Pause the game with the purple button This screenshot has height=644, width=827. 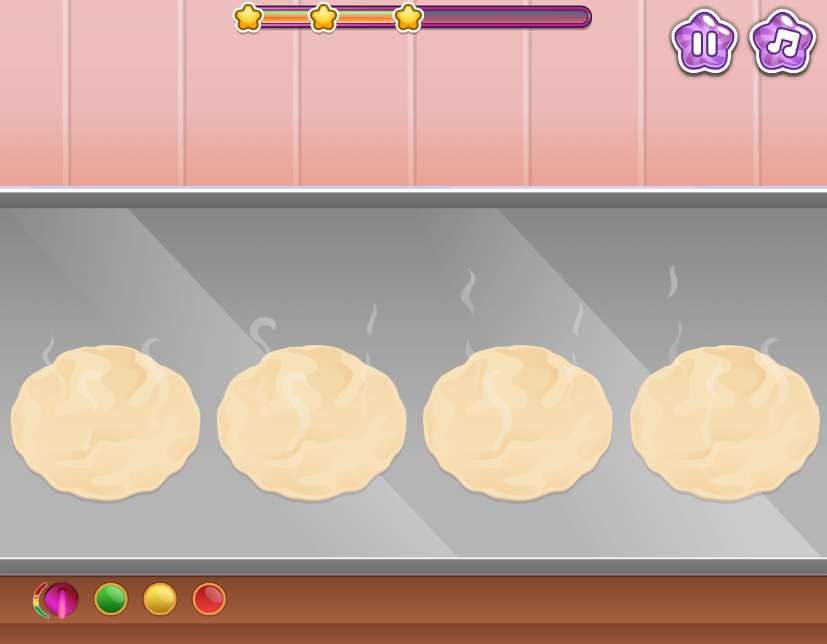pos(704,42)
